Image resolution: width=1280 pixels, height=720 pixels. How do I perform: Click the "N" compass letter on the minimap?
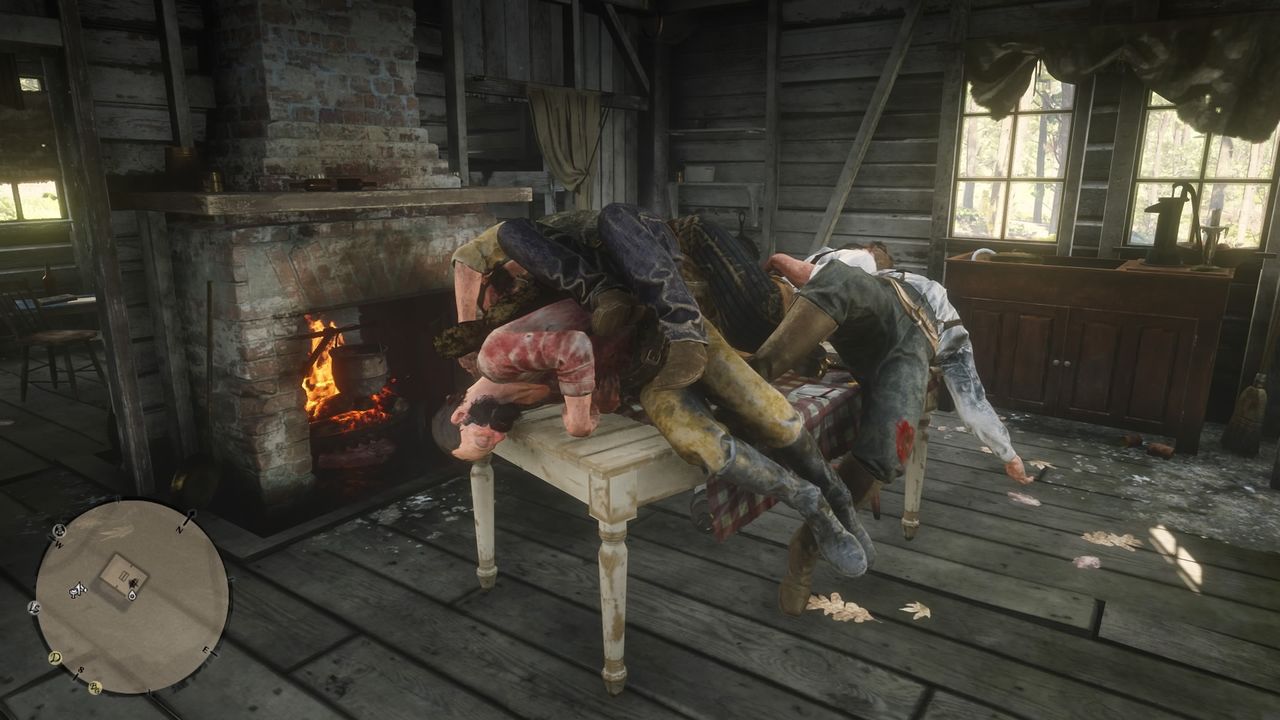coord(179,528)
